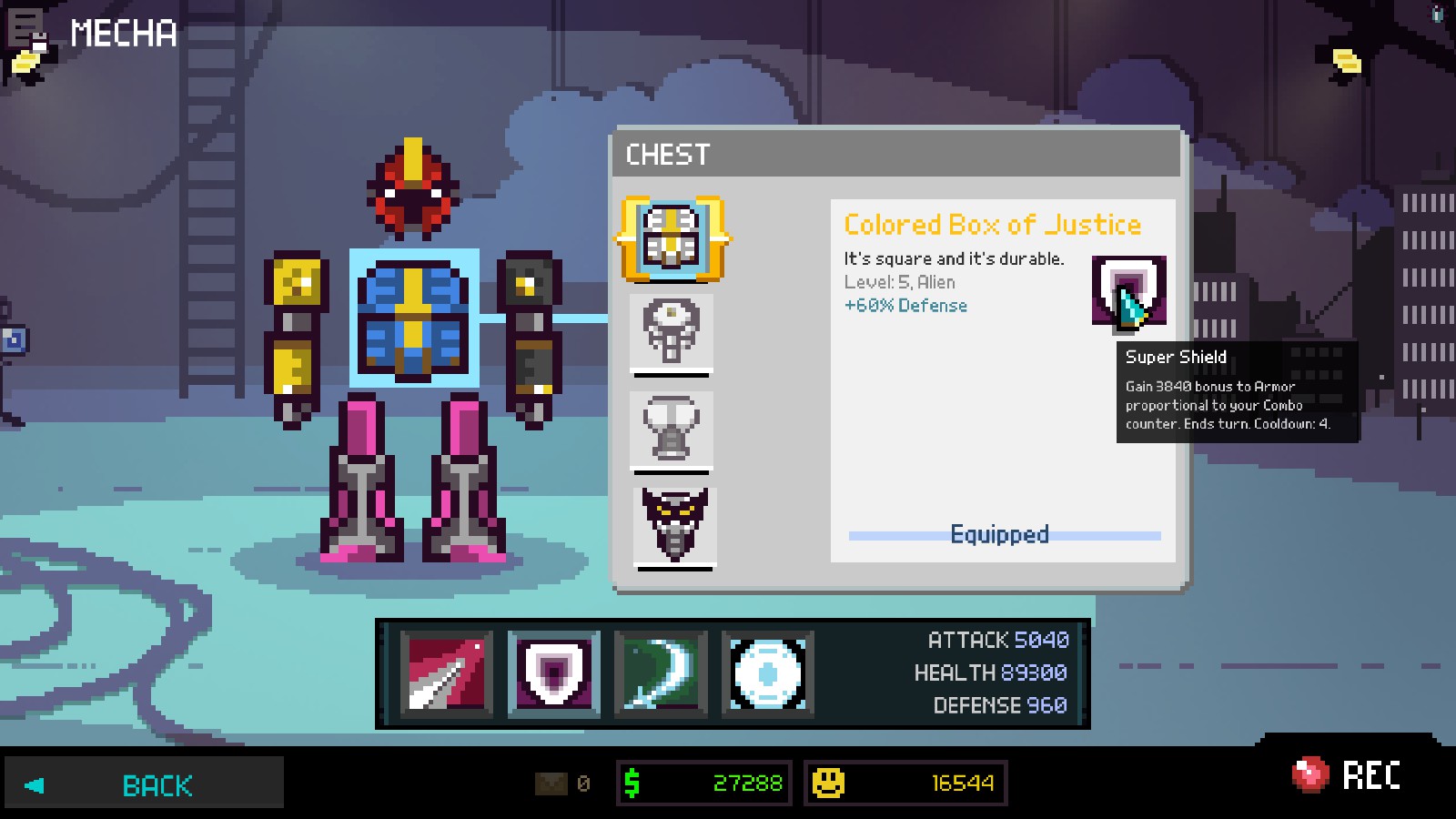
Task: Select the shield skill in the bottom bar
Action: [553, 673]
